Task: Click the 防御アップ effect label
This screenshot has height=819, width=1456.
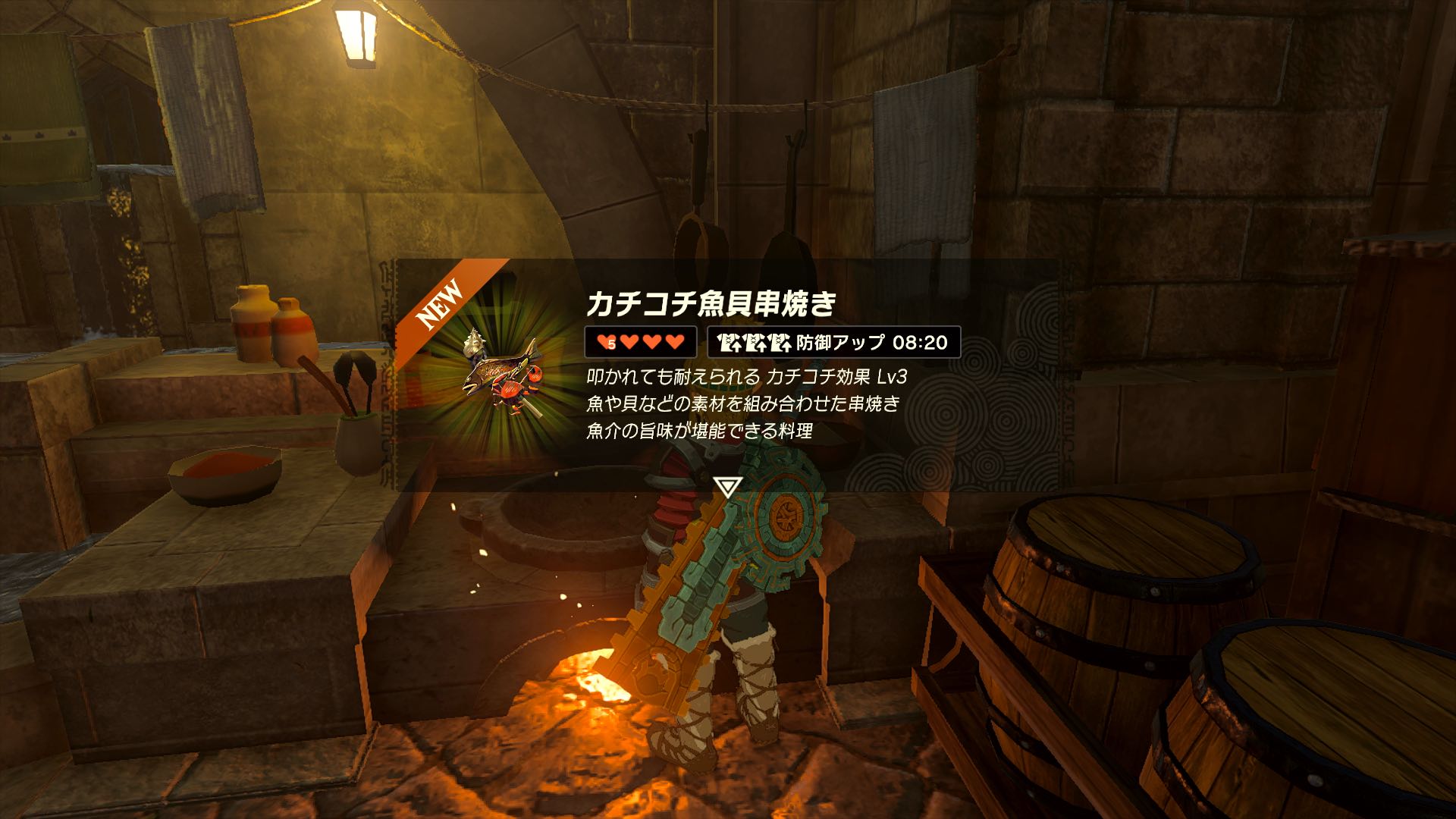Action: (843, 343)
